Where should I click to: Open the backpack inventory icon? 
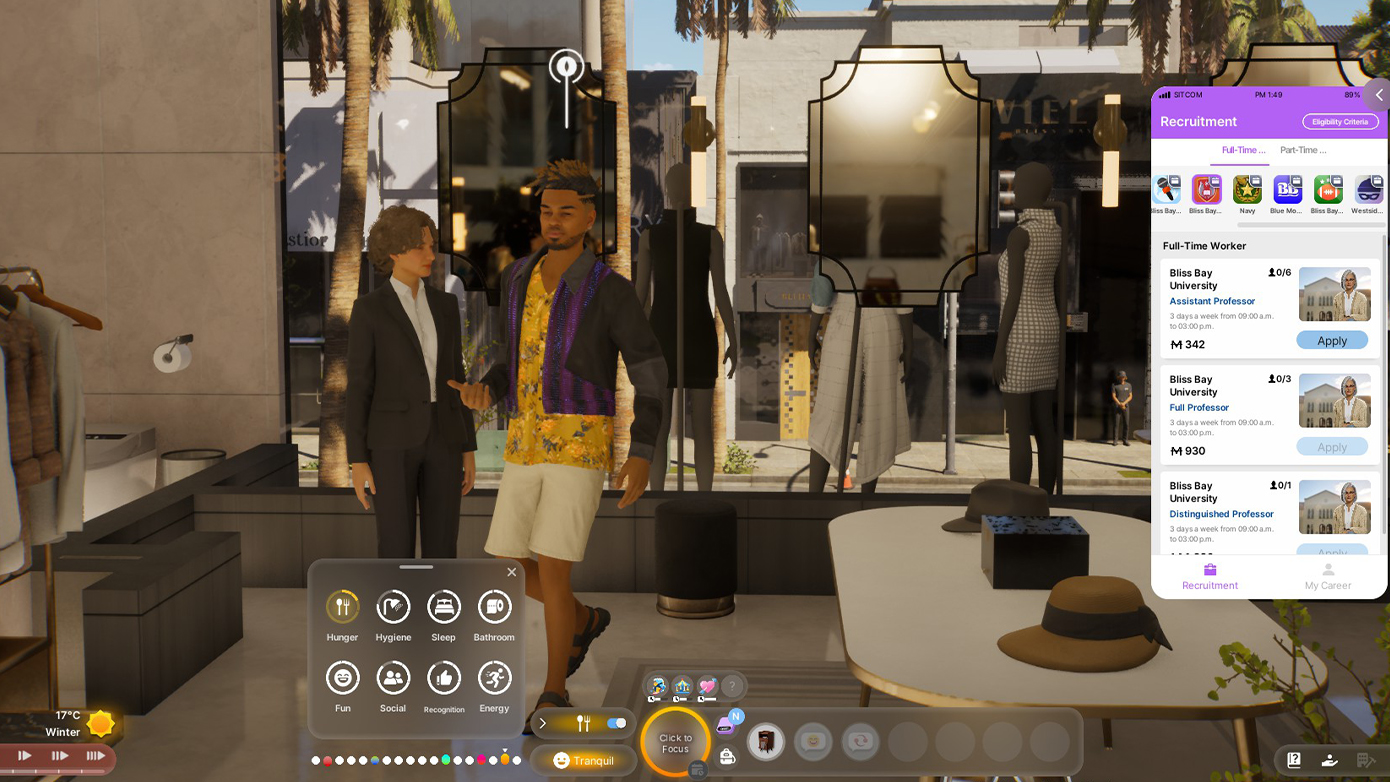point(727,758)
